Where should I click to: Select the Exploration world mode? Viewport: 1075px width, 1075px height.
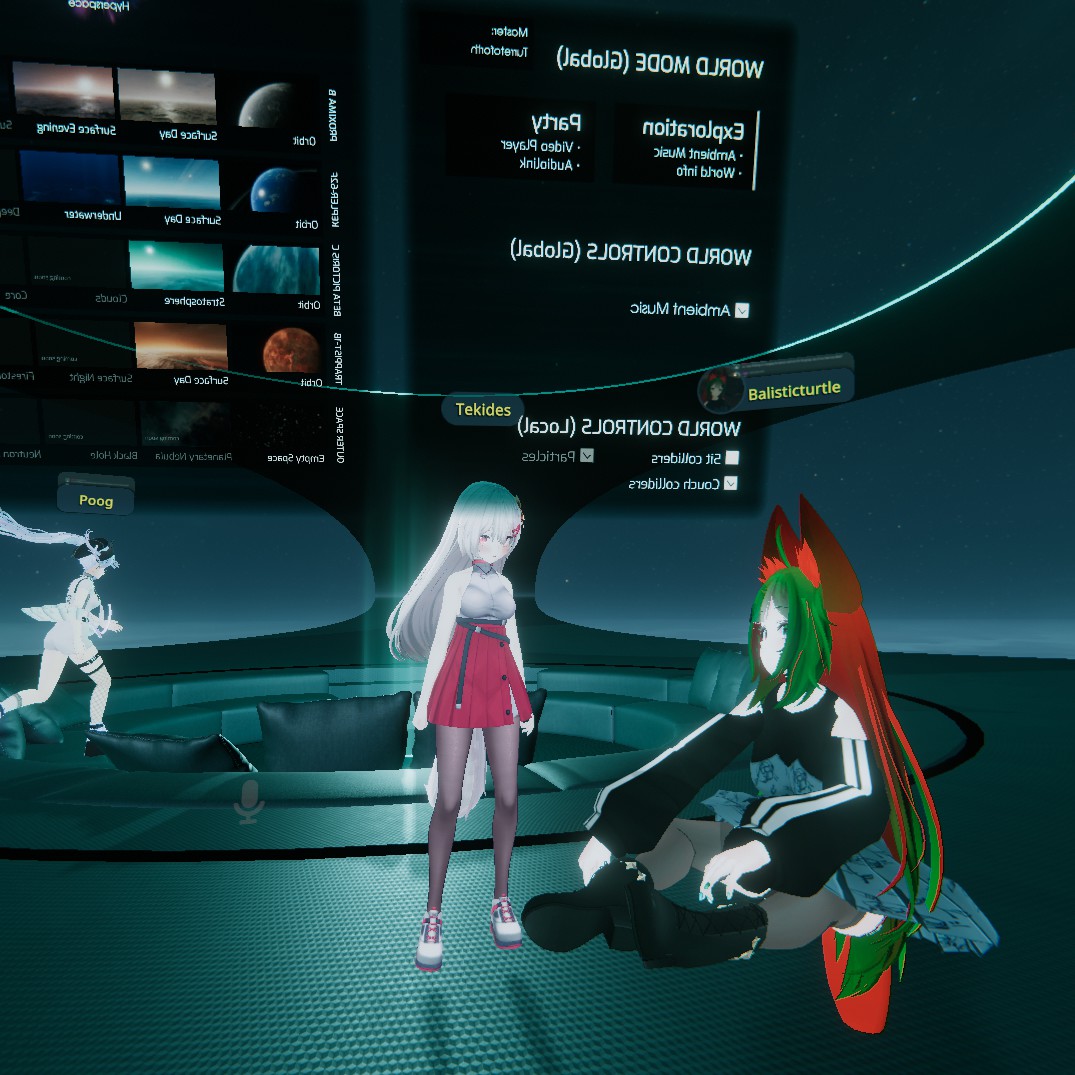click(683, 148)
